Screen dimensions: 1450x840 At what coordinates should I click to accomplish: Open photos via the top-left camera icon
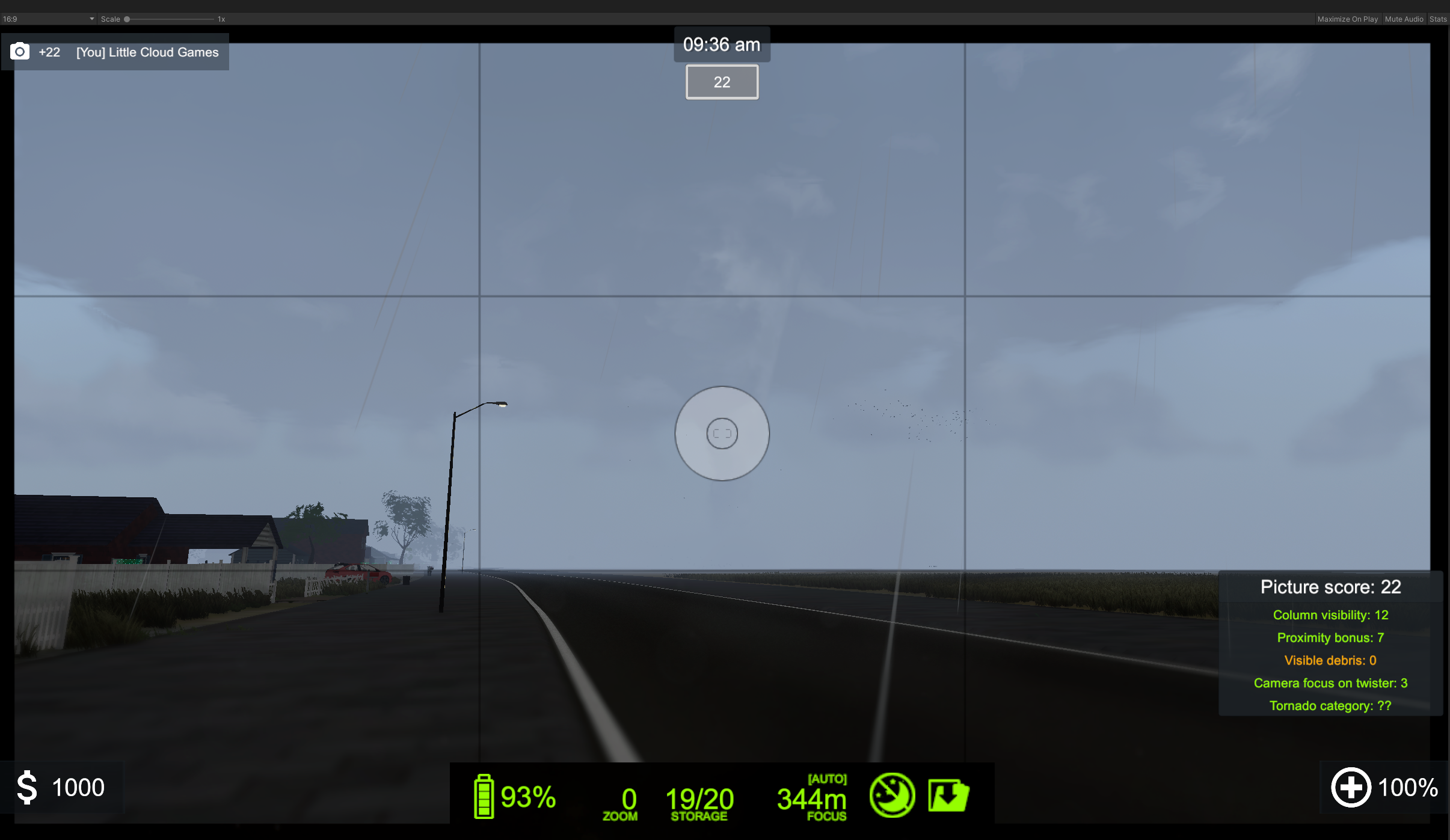click(x=20, y=51)
